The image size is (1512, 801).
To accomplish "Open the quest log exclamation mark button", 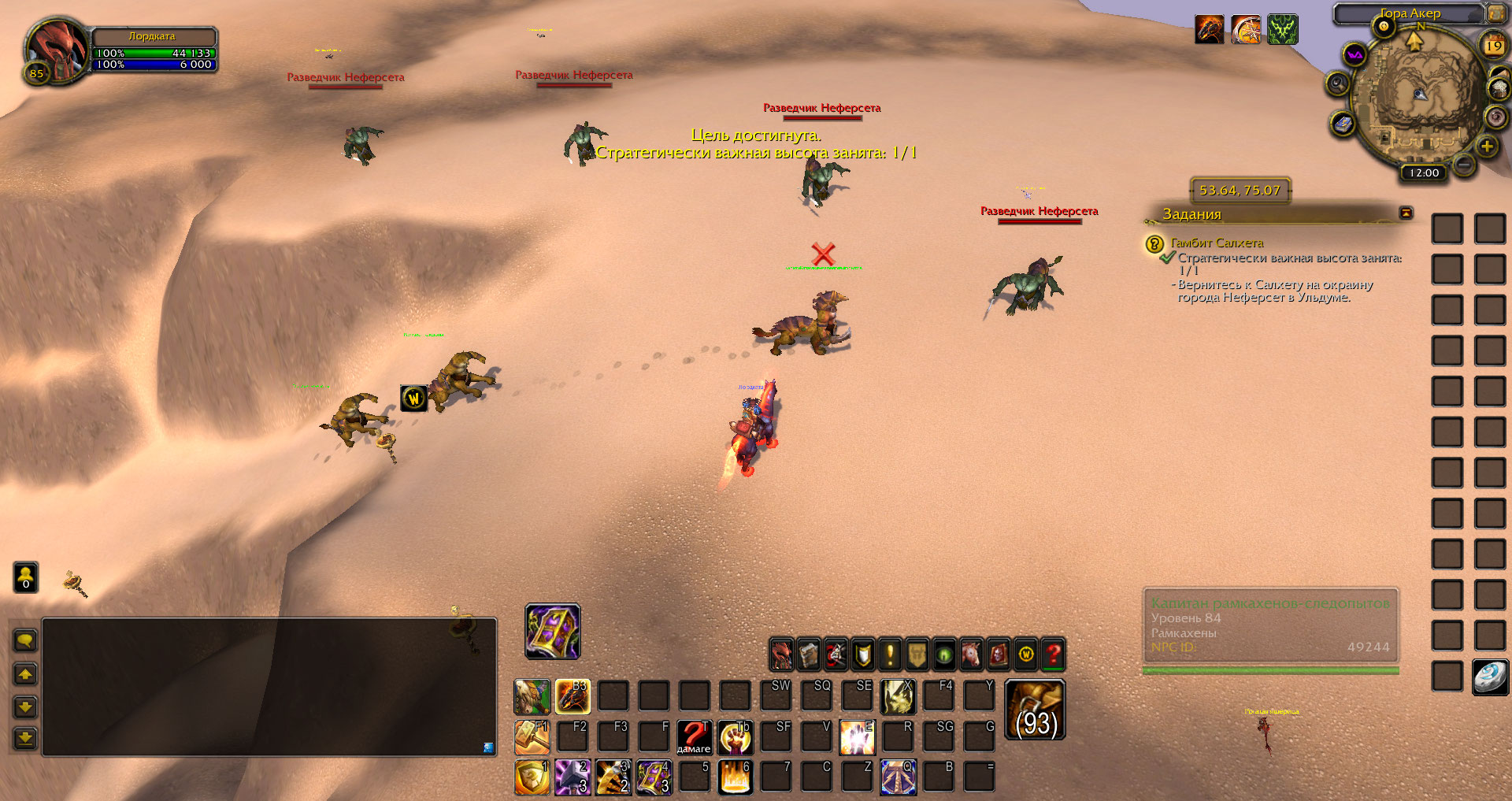I will (890, 654).
